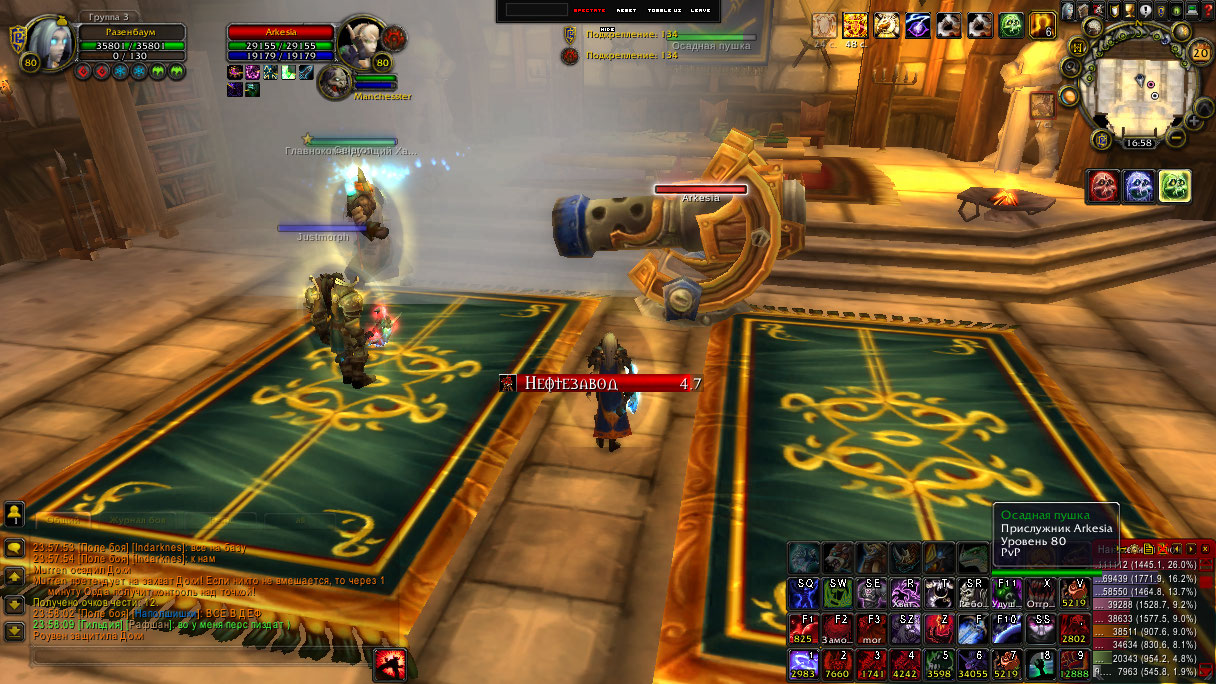
Task: Click the green raised hand ability on 8
Action: (1041, 663)
